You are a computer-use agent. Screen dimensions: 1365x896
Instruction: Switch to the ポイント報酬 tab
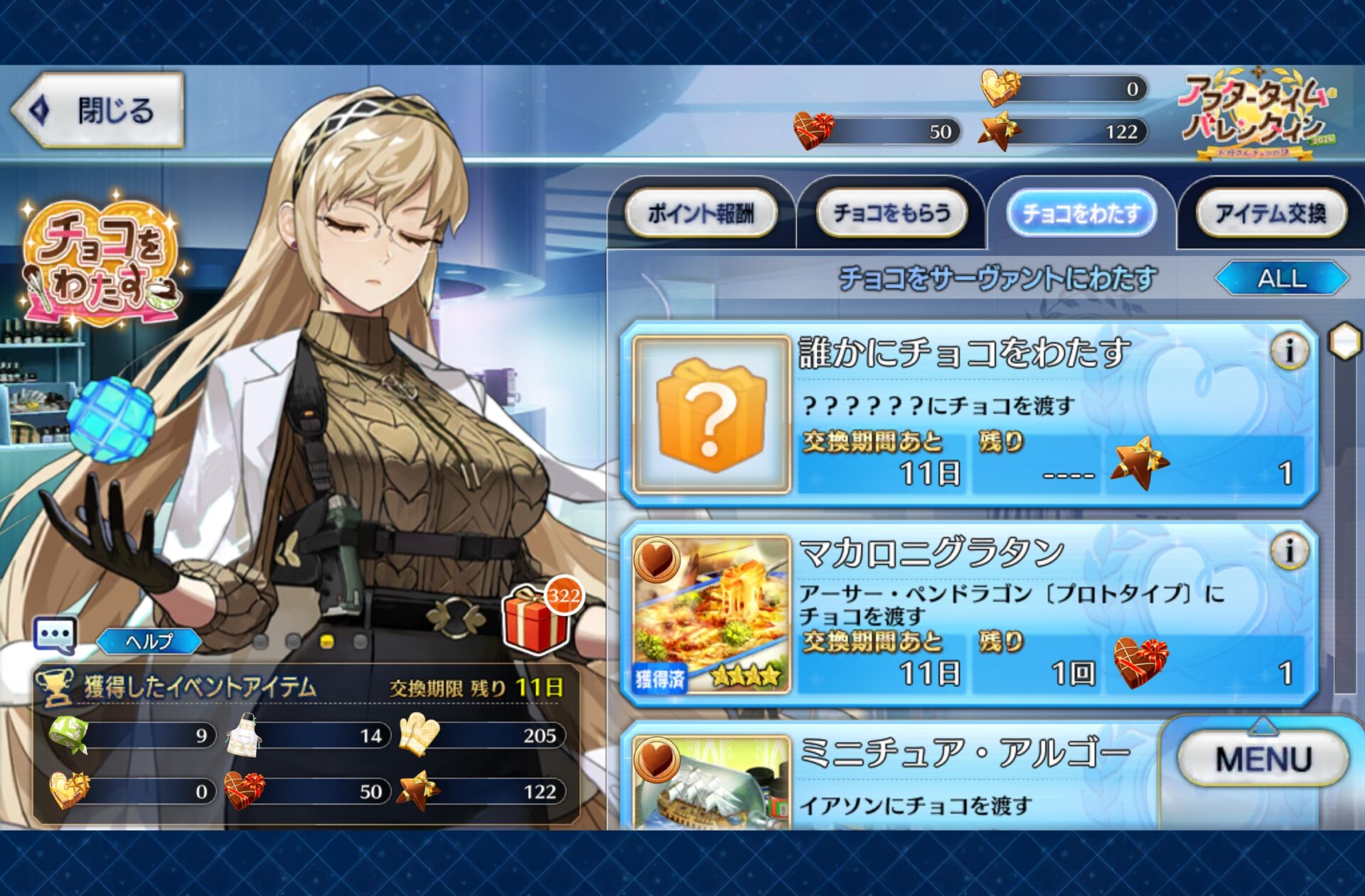[700, 212]
